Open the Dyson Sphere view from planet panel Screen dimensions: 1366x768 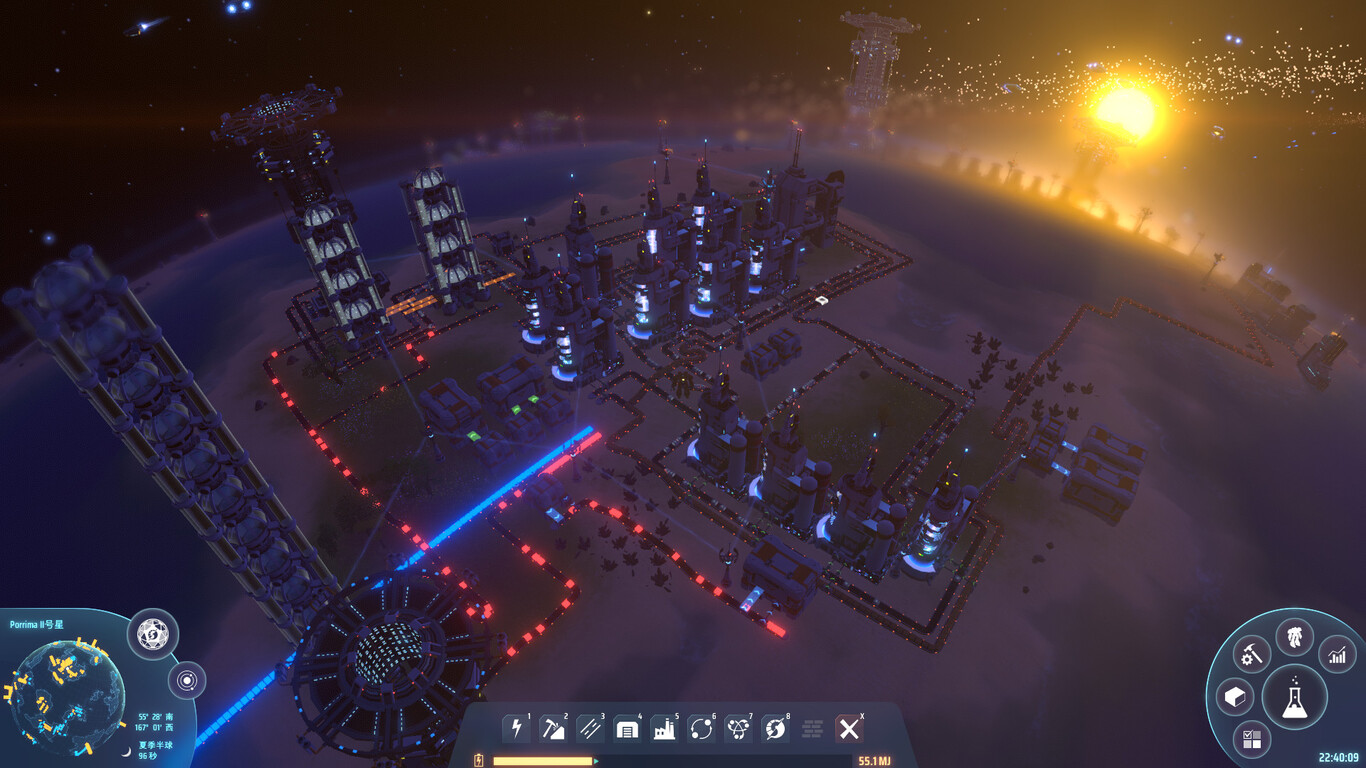coord(151,633)
